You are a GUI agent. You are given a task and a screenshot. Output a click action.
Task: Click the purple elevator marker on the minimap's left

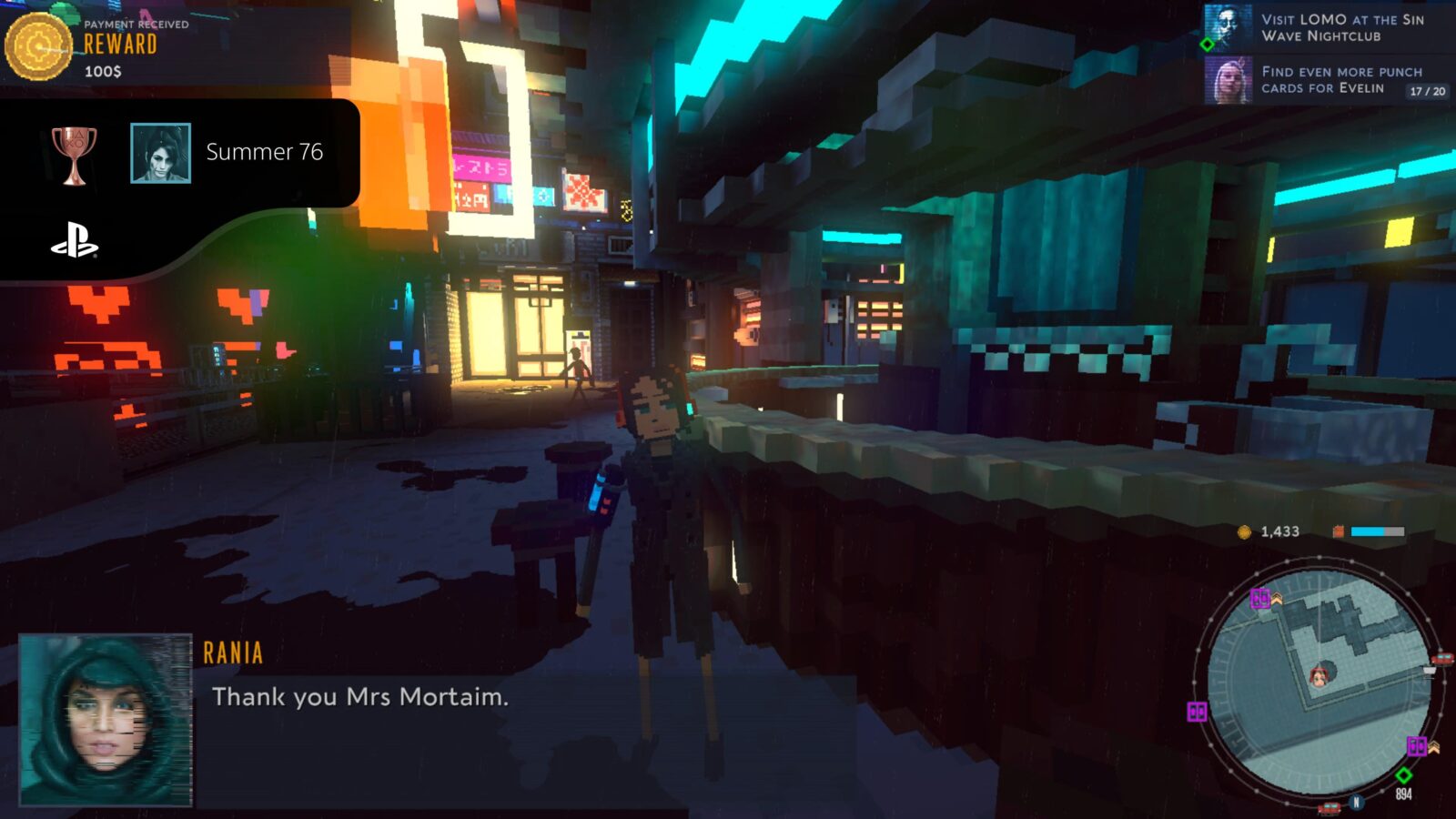point(1196,711)
